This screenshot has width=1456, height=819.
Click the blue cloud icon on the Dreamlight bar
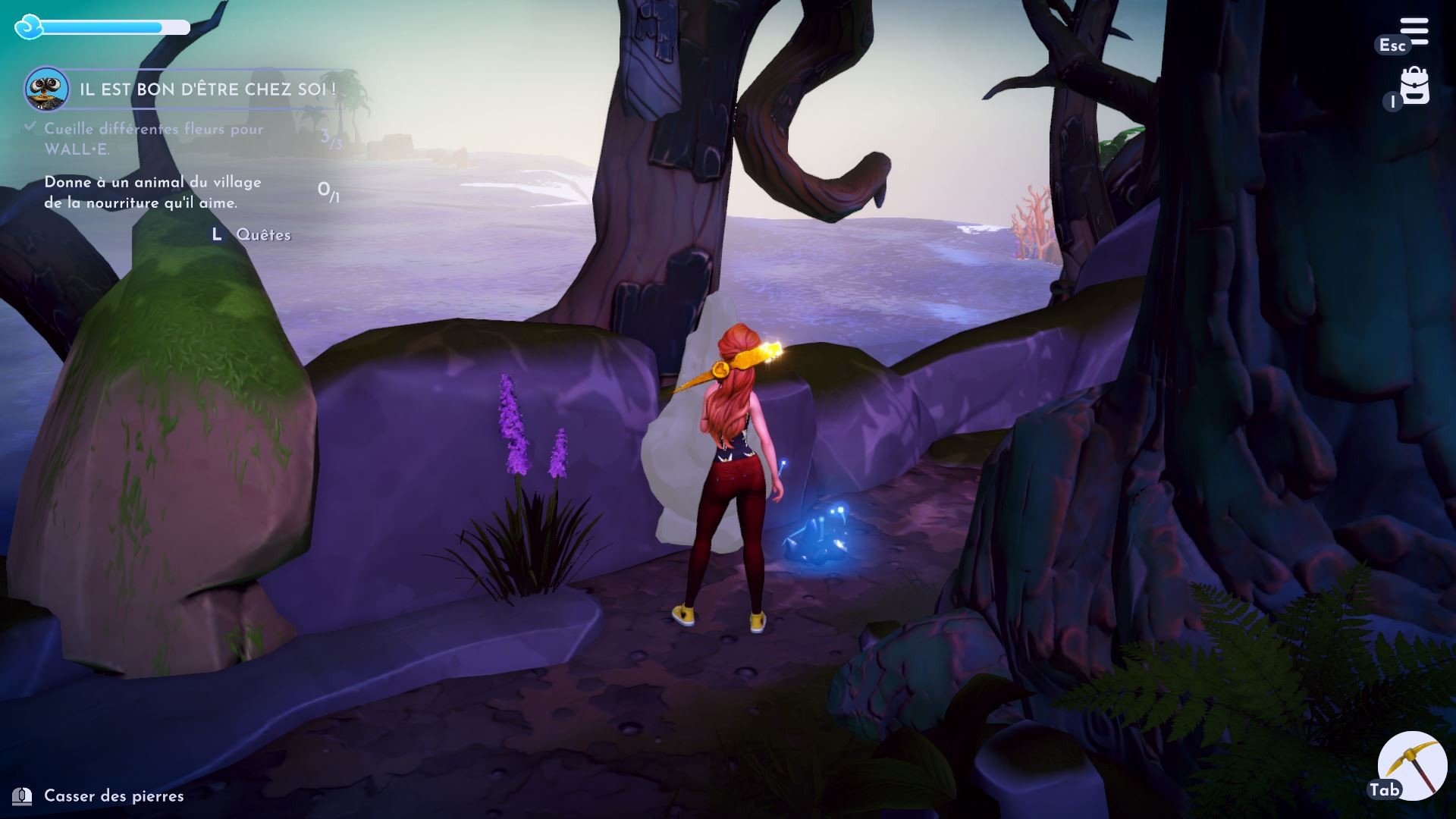coord(29,28)
